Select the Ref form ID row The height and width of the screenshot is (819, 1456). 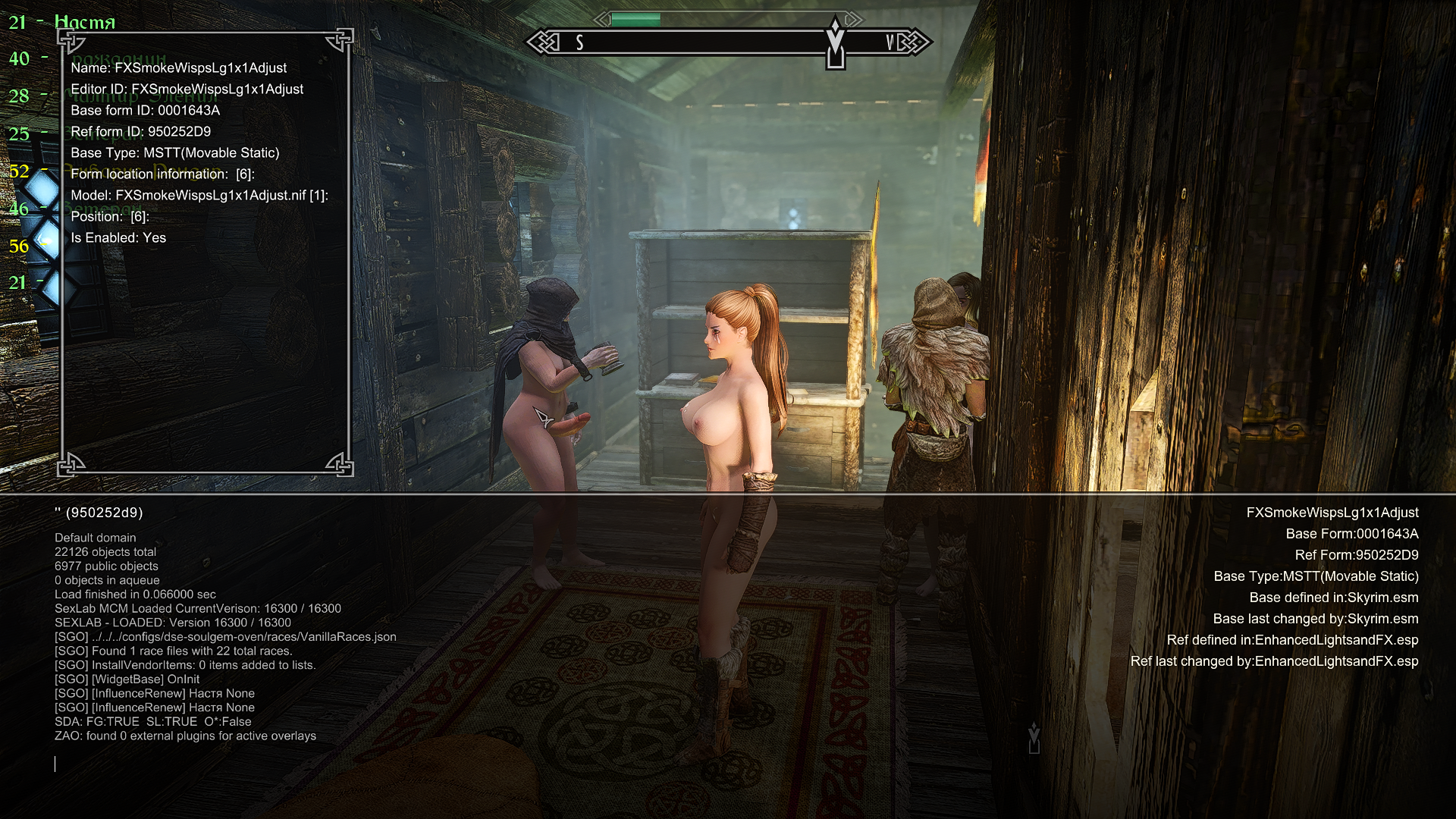point(140,132)
